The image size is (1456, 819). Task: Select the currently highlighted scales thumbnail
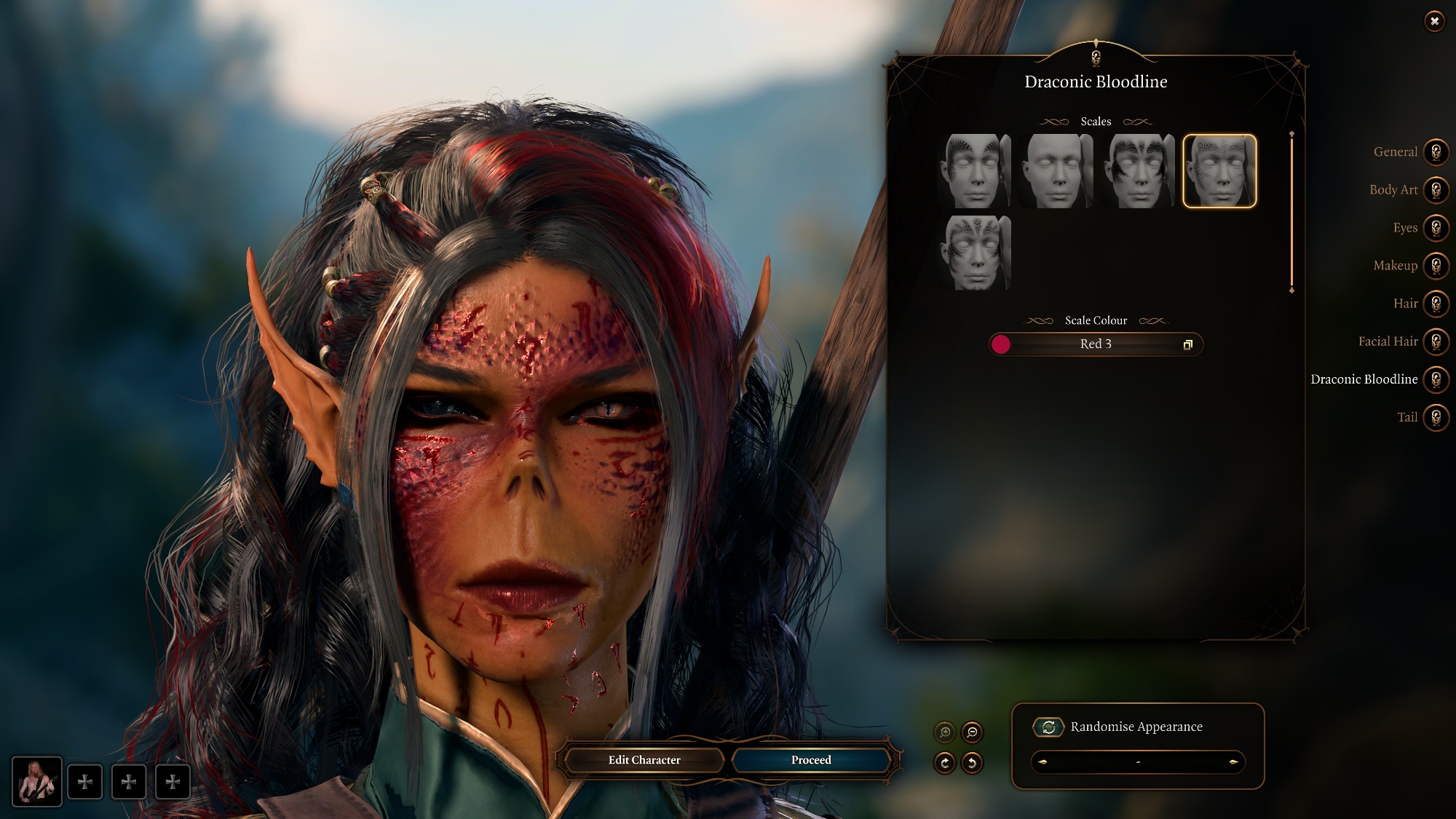click(1219, 171)
